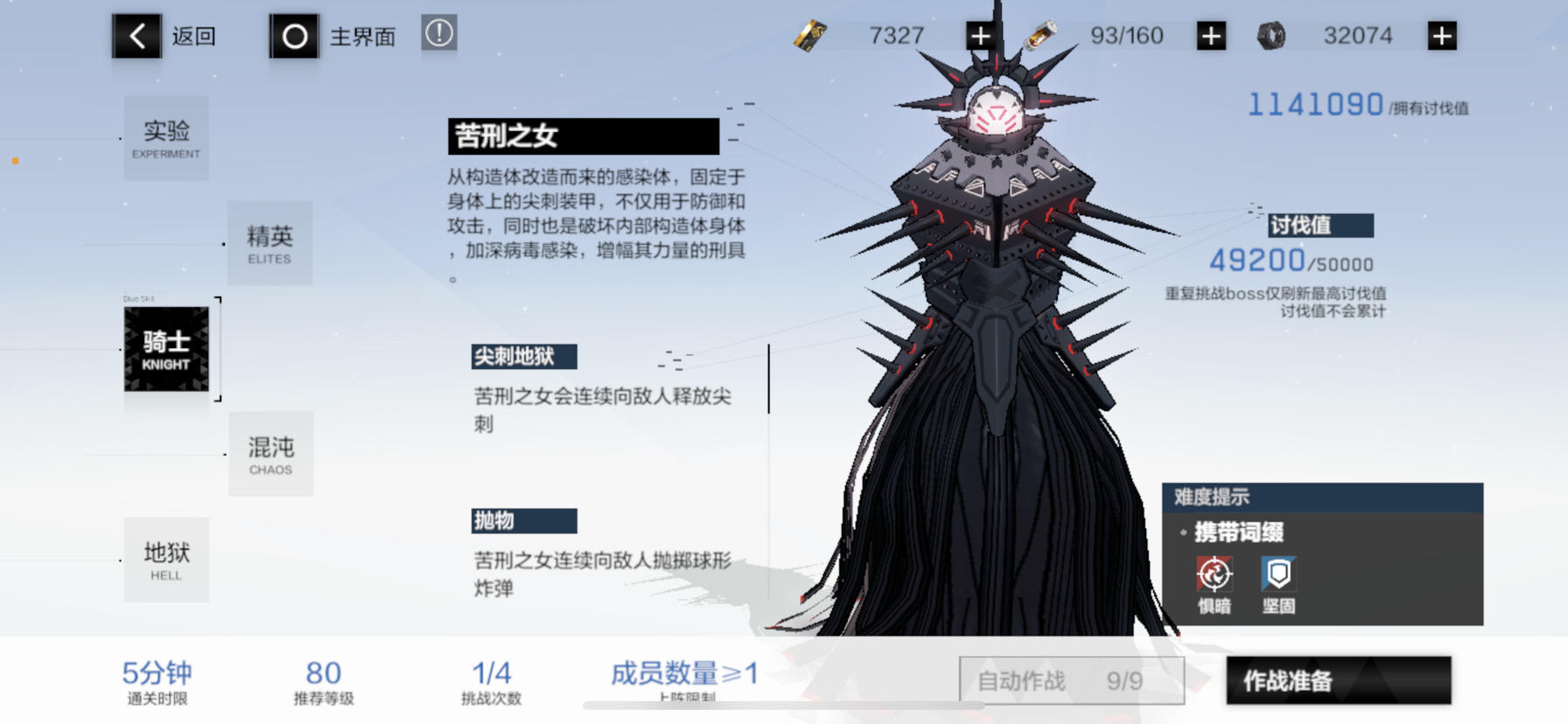The height and width of the screenshot is (724, 1568).
Task: Switch to the 实验 EXPERIMENT difficulty
Action: (166, 138)
